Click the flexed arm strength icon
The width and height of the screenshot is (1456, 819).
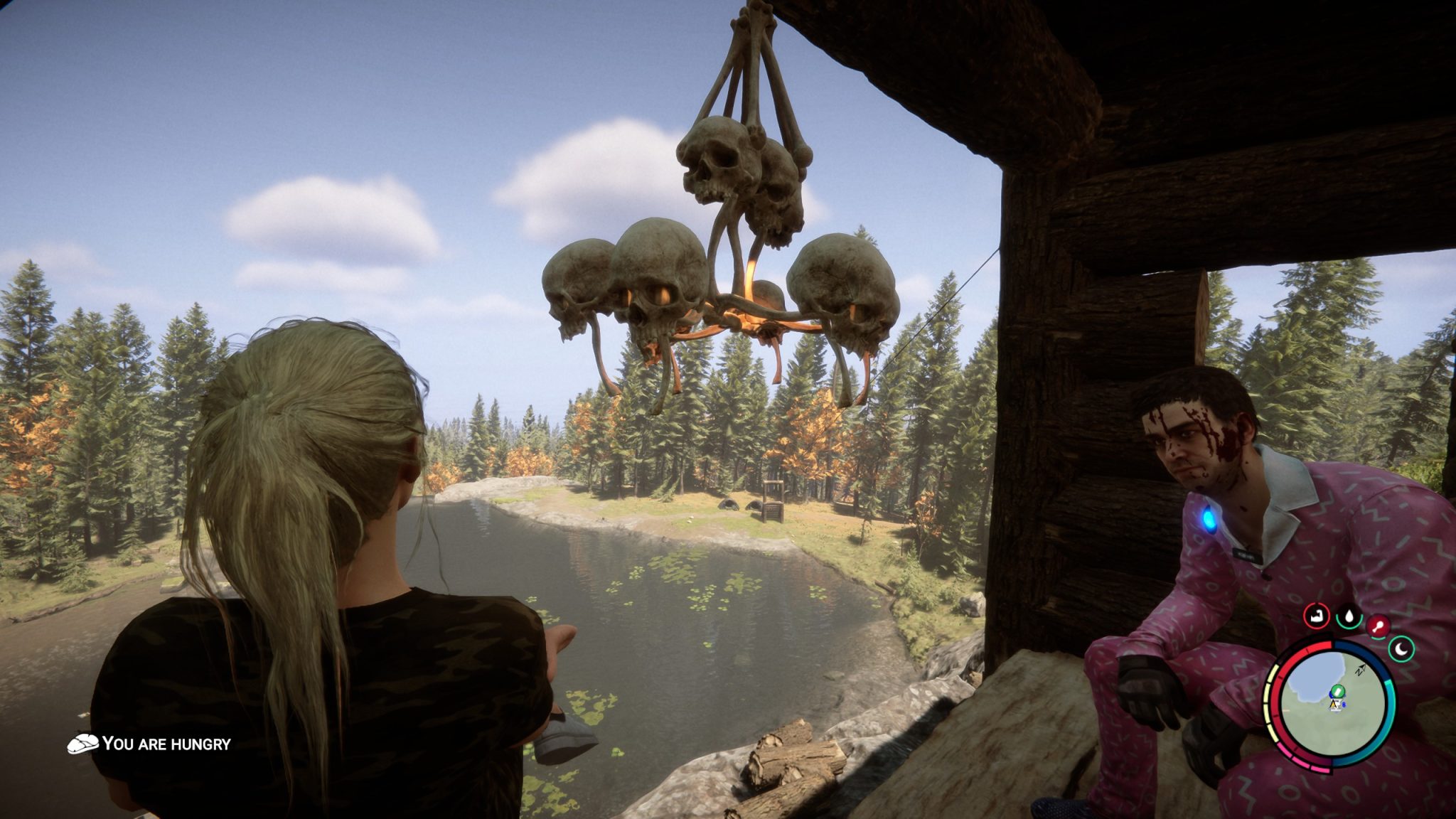pos(1317,616)
